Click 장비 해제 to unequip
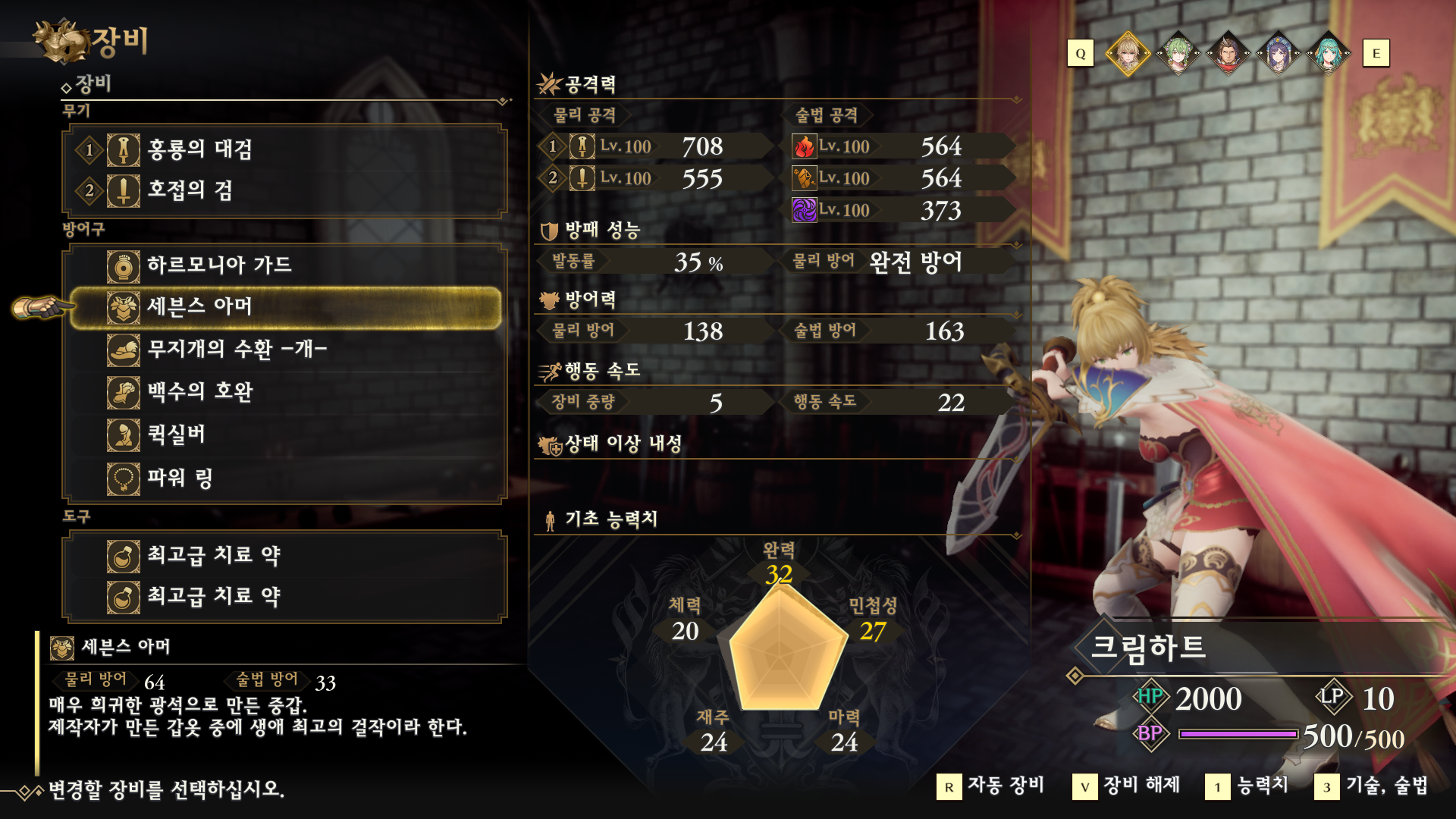Image resolution: width=1456 pixels, height=819 pixels. (1127, 786)
